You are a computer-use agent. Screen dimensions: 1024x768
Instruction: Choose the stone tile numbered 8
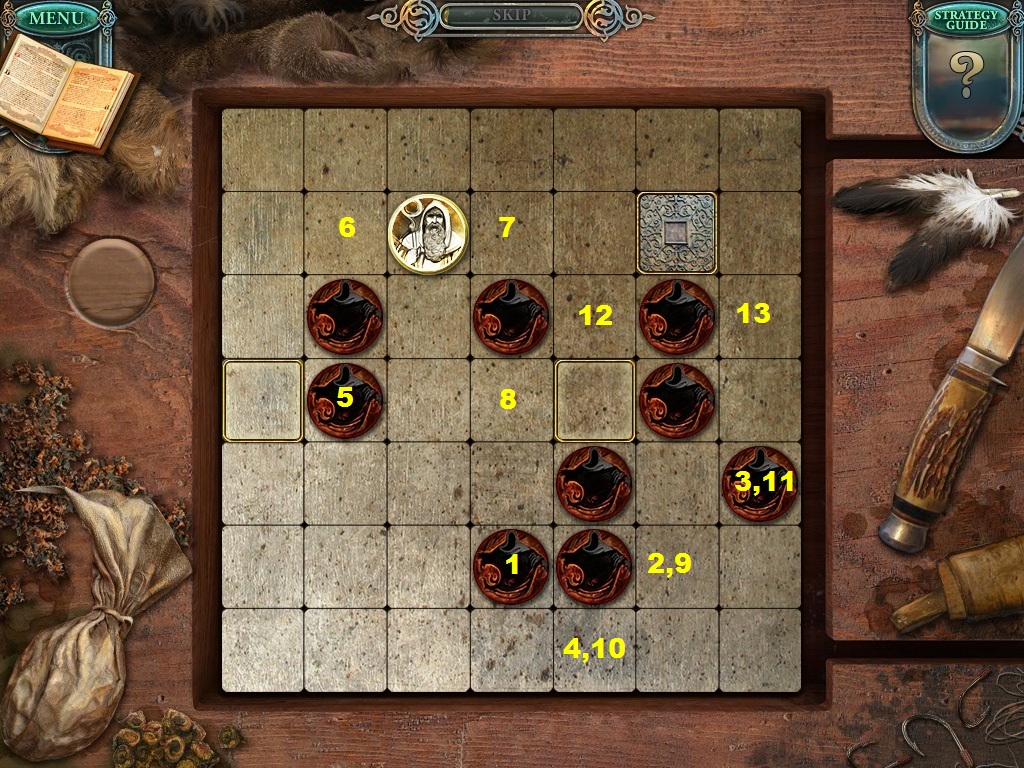point(511,400)
